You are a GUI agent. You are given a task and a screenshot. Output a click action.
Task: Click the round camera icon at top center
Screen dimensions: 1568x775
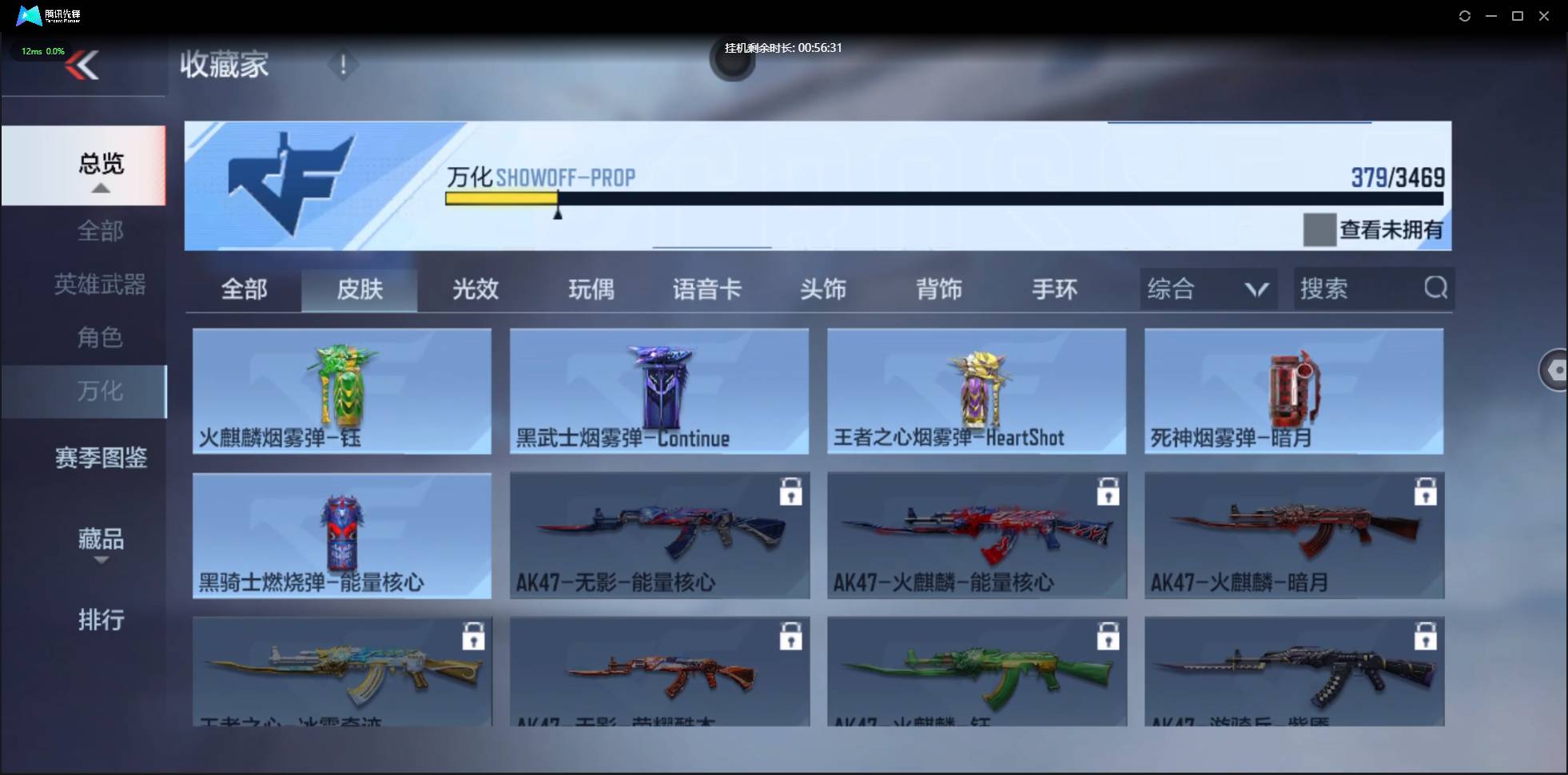[x=731, y=62]
